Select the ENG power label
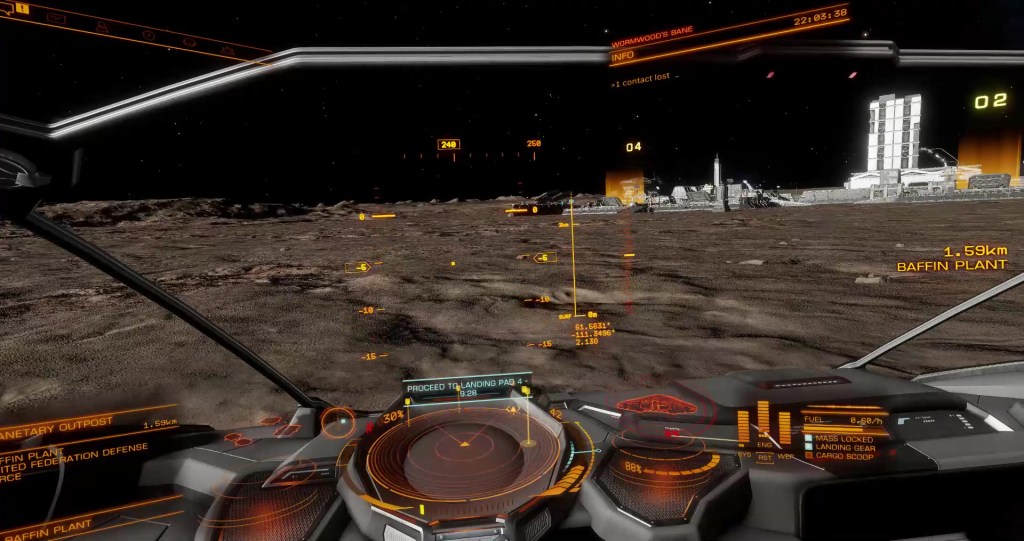This screenshot has height=541, width=1024. [764, 445]
